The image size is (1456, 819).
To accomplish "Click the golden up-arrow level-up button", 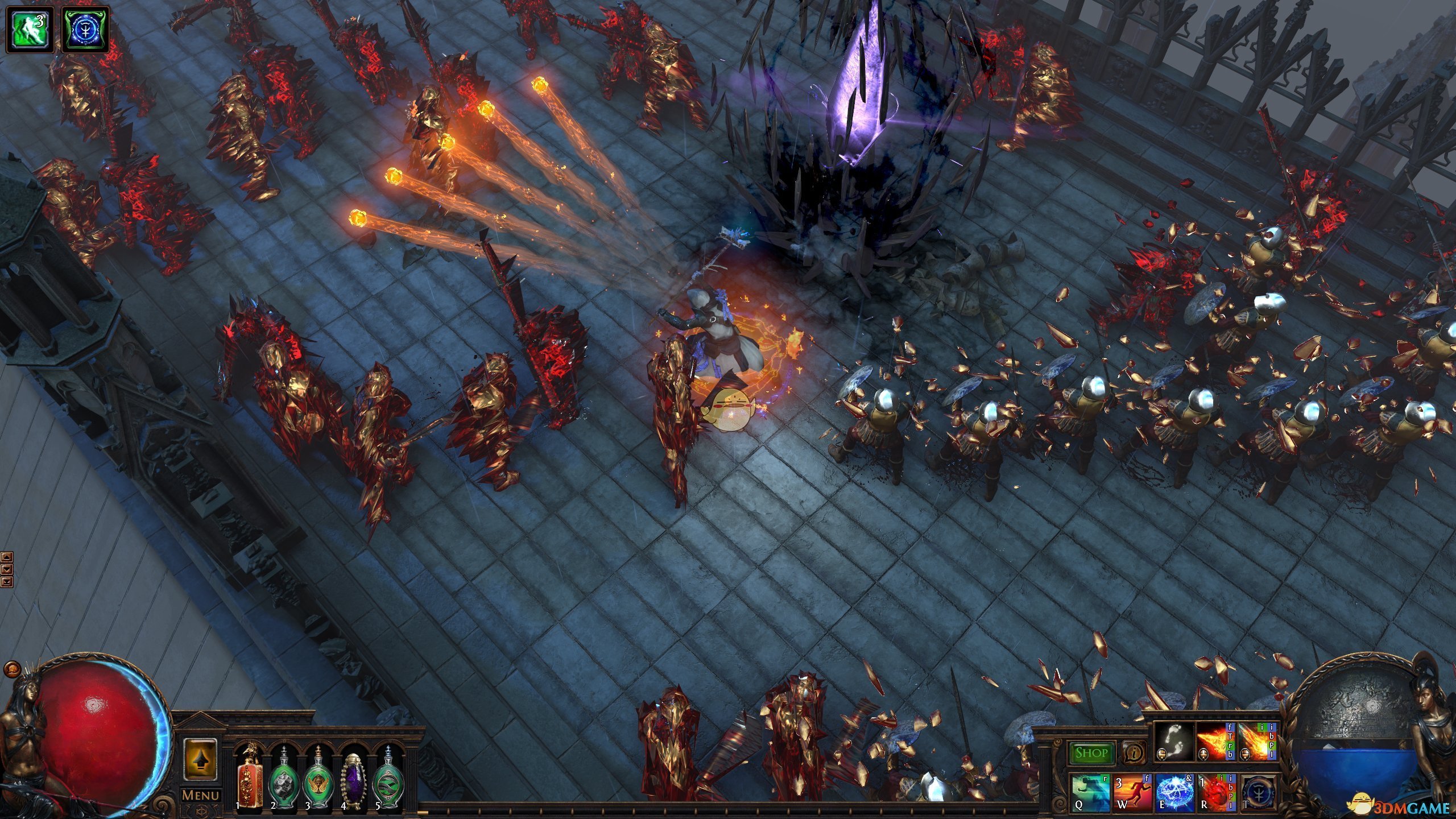I will click(x=200, y=760).
